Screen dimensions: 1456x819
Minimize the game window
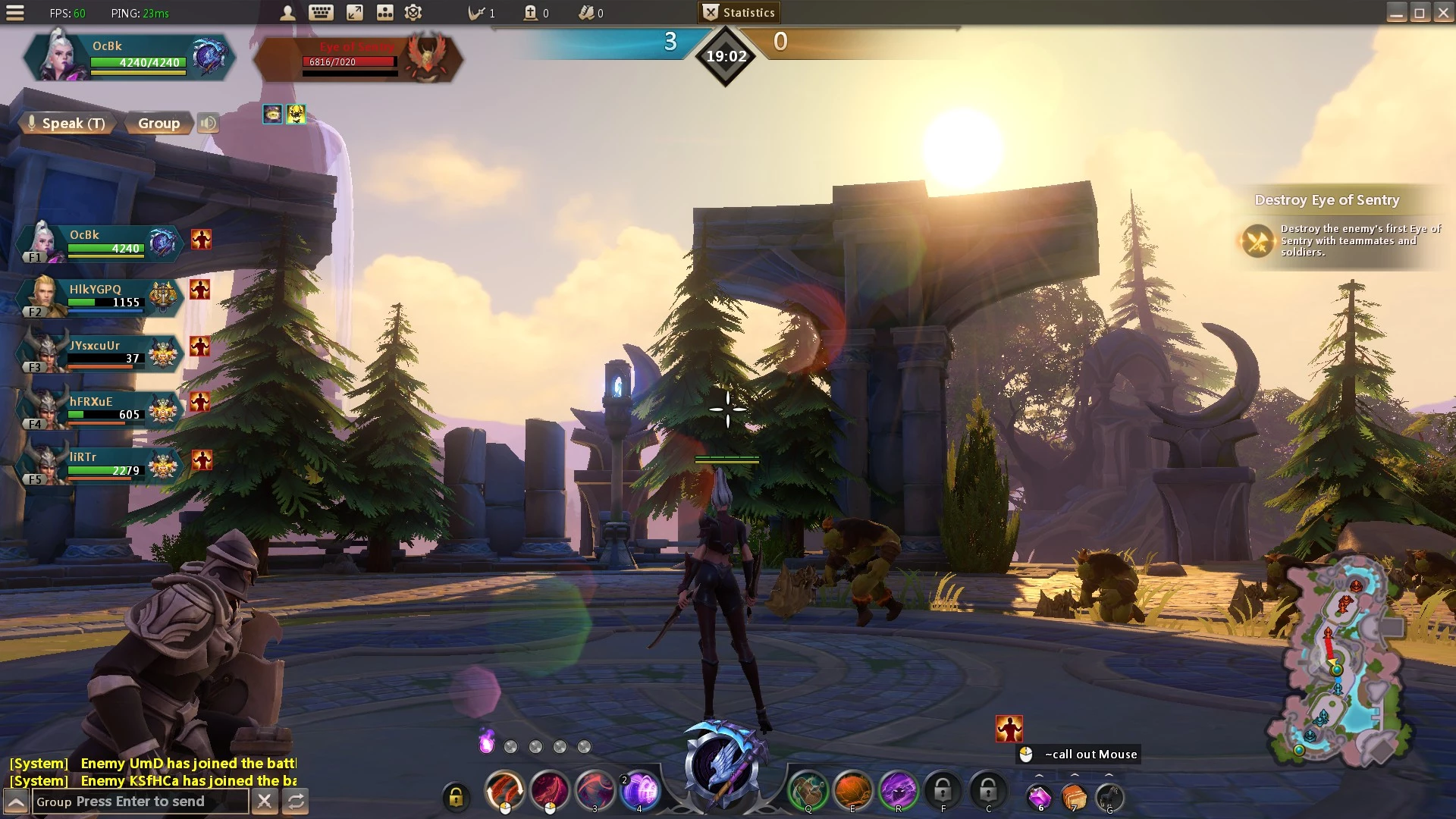click(1396, 13)
